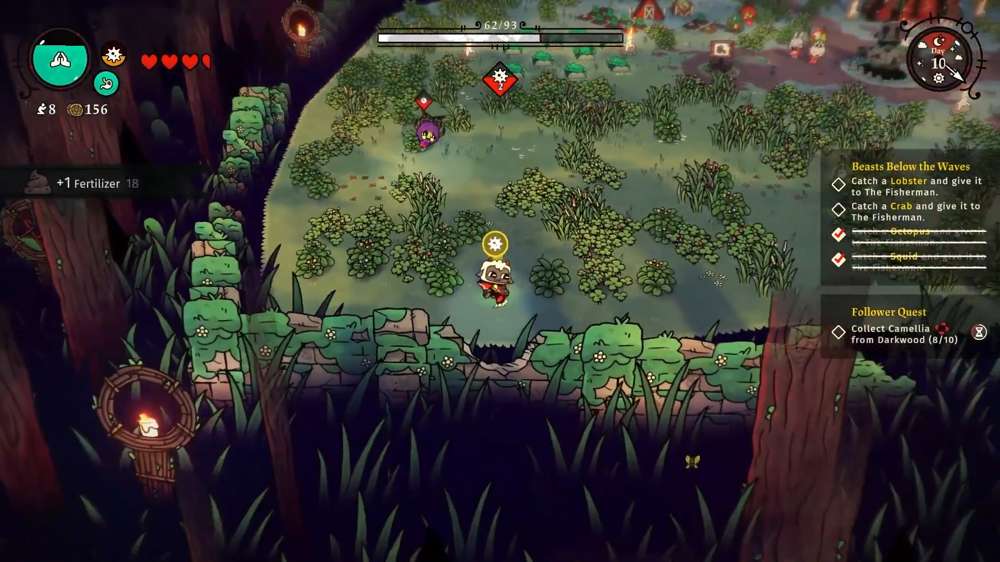Click the hourglass timer on Follower Quest
Screen dimensions: 1000x562
pyautogui.click(x=979, y=332)
